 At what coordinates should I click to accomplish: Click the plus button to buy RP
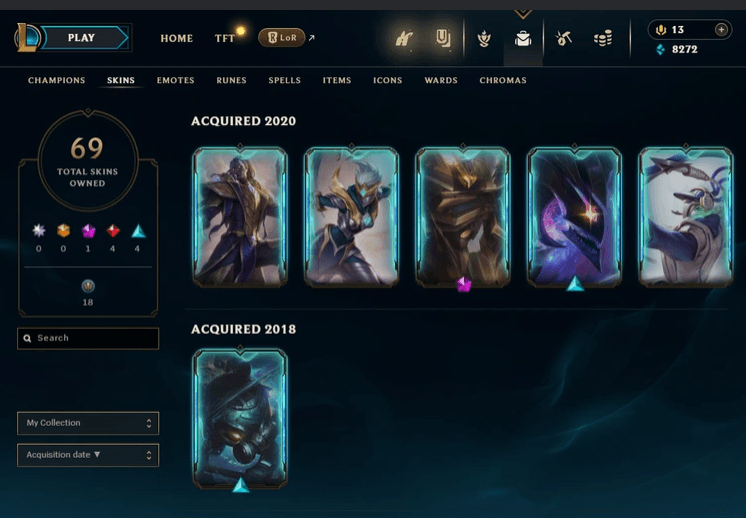pyautogui.click(x=721, y=30)
